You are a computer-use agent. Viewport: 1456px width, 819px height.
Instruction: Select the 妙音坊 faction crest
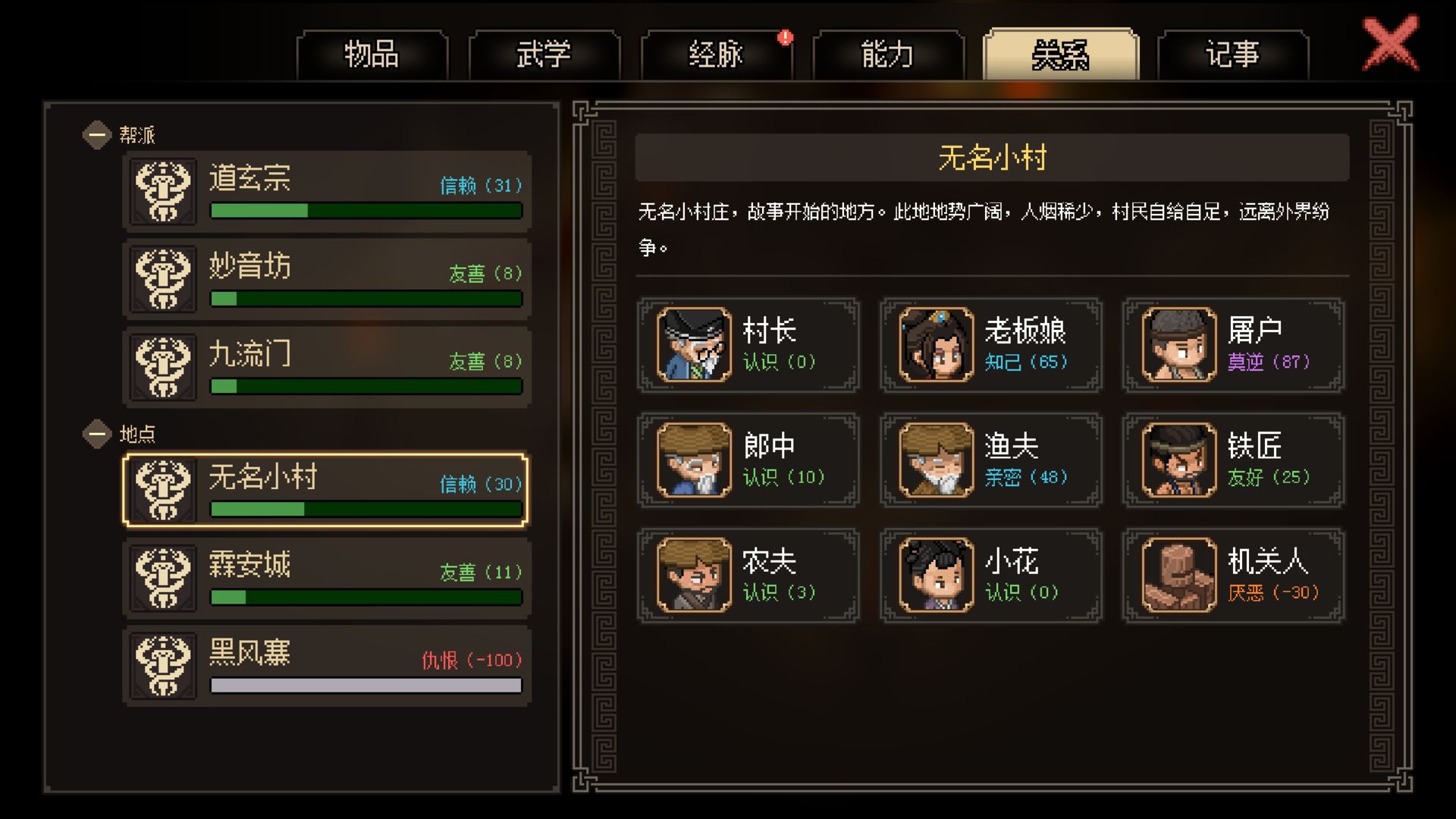point(162,279)
